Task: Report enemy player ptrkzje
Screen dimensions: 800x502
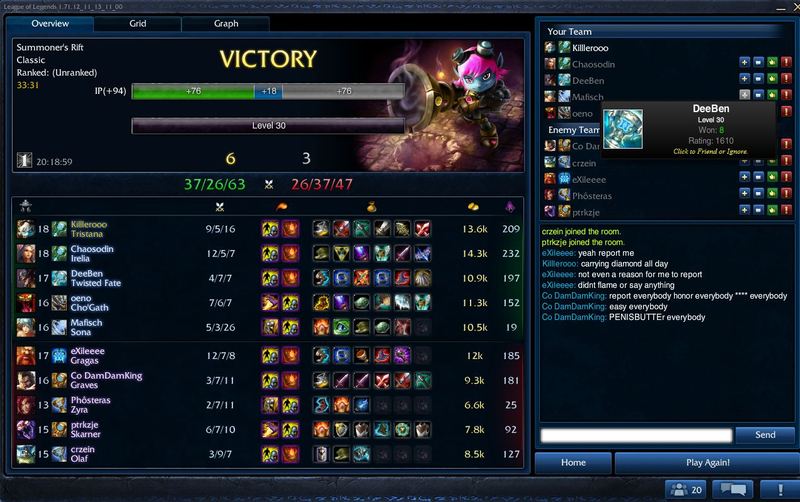Action: point(785,211)
